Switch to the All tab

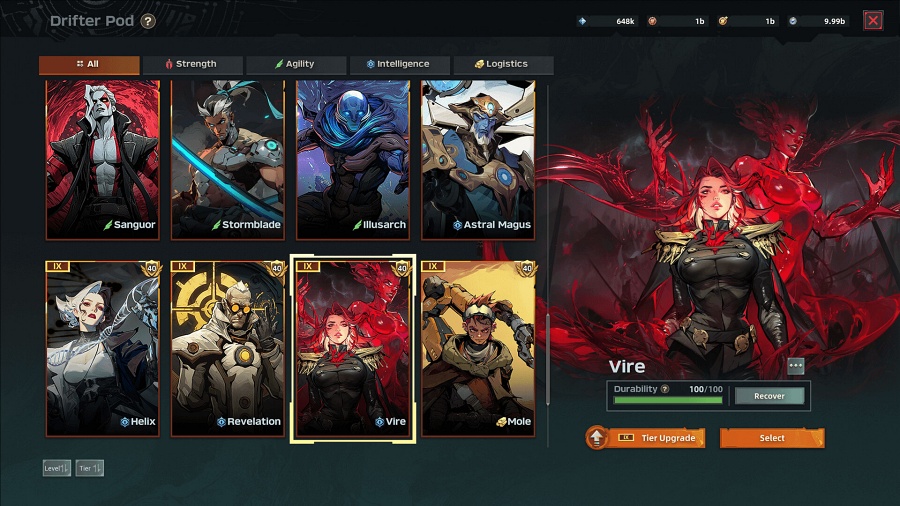(x=89, y=64)
